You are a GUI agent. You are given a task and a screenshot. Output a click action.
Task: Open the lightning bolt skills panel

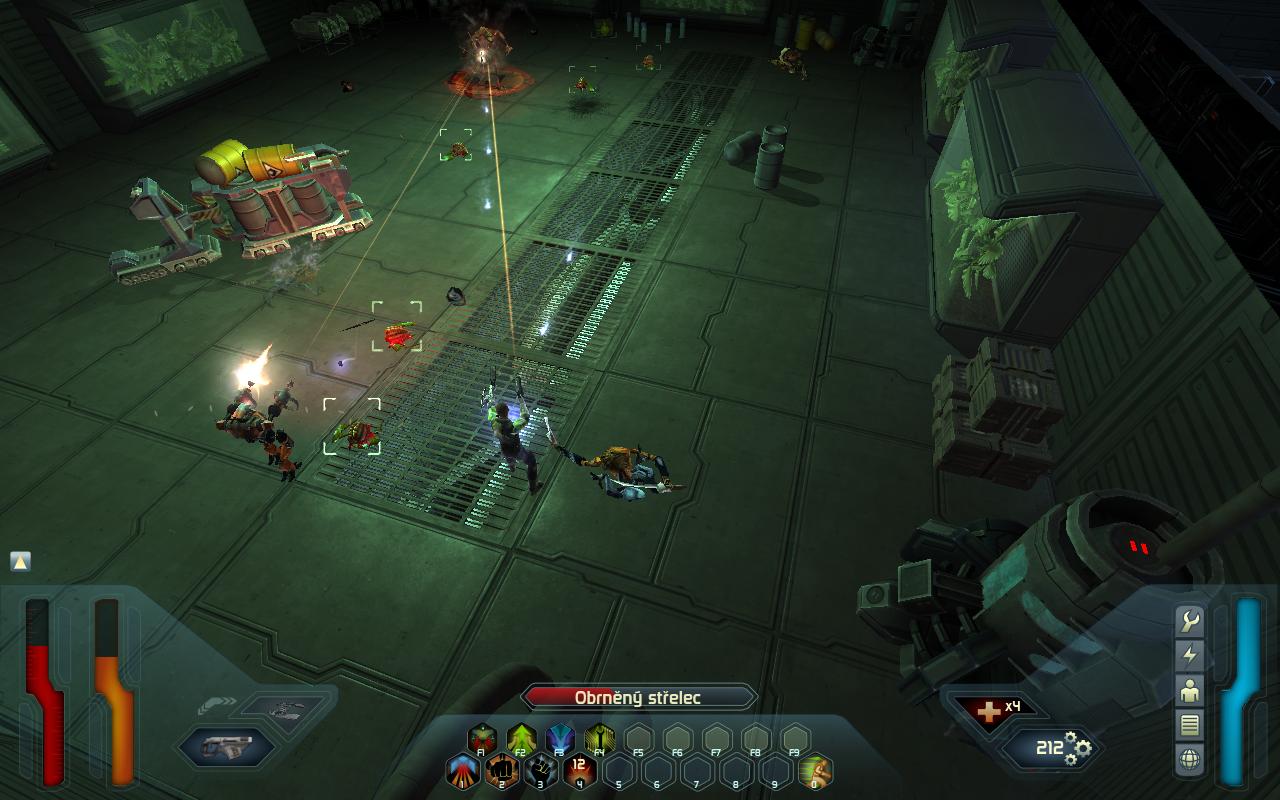click(x=1190, y=656)
